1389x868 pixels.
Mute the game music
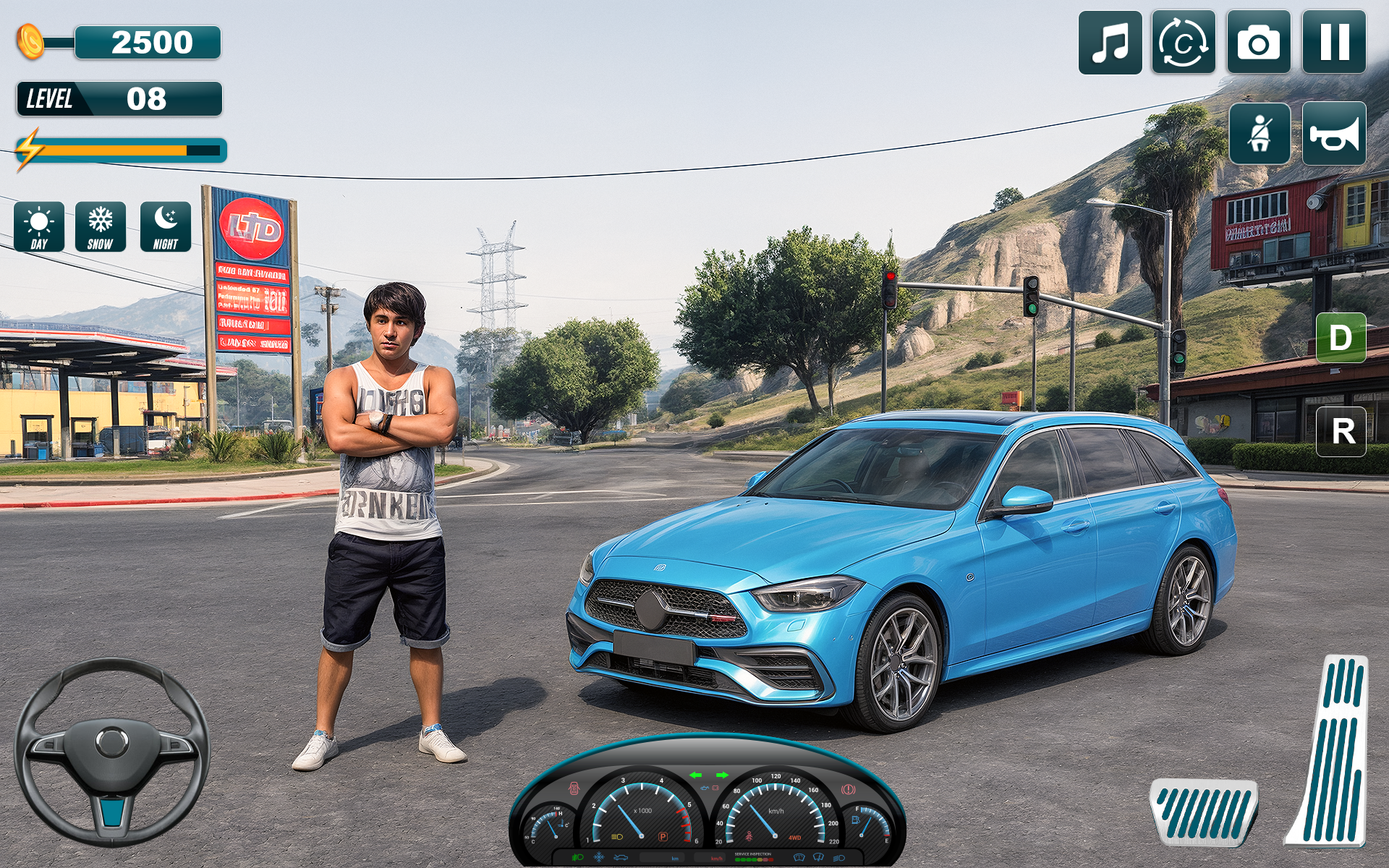1112,41
